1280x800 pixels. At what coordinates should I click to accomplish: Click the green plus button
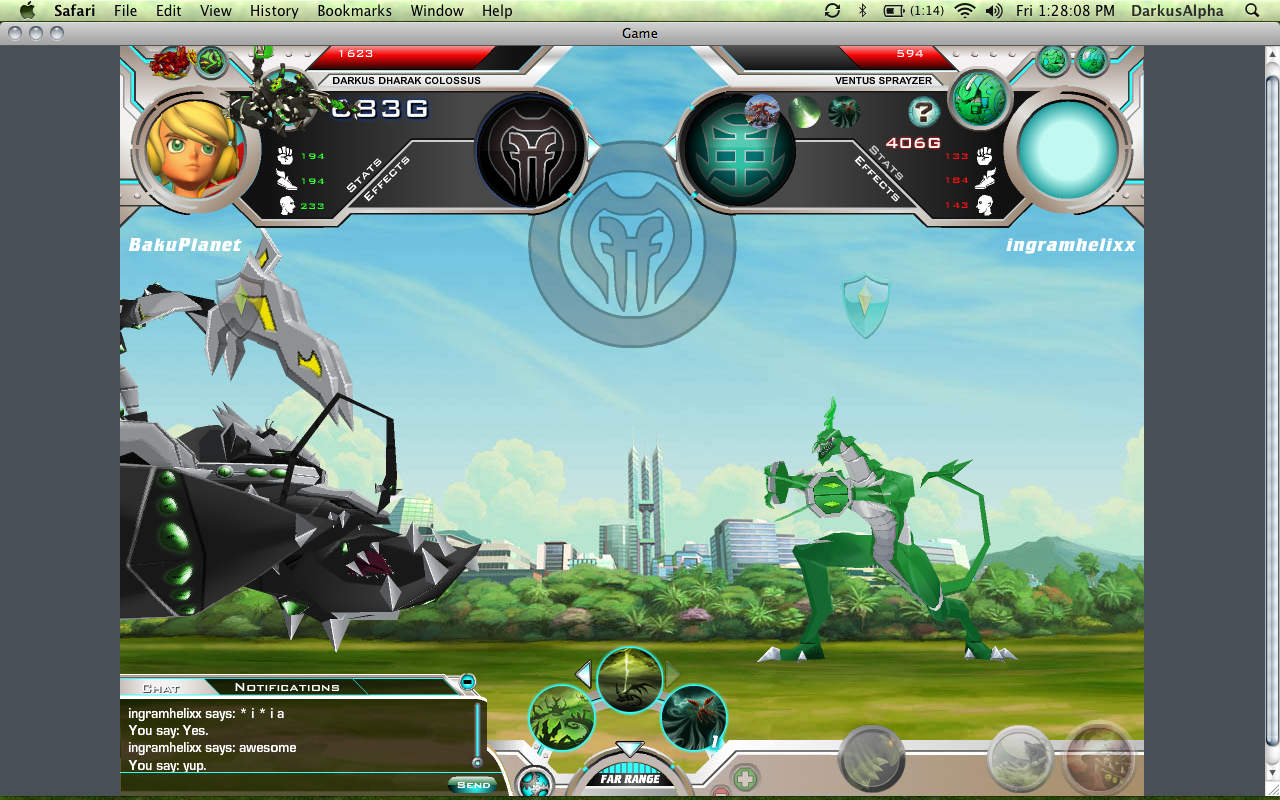745,778
